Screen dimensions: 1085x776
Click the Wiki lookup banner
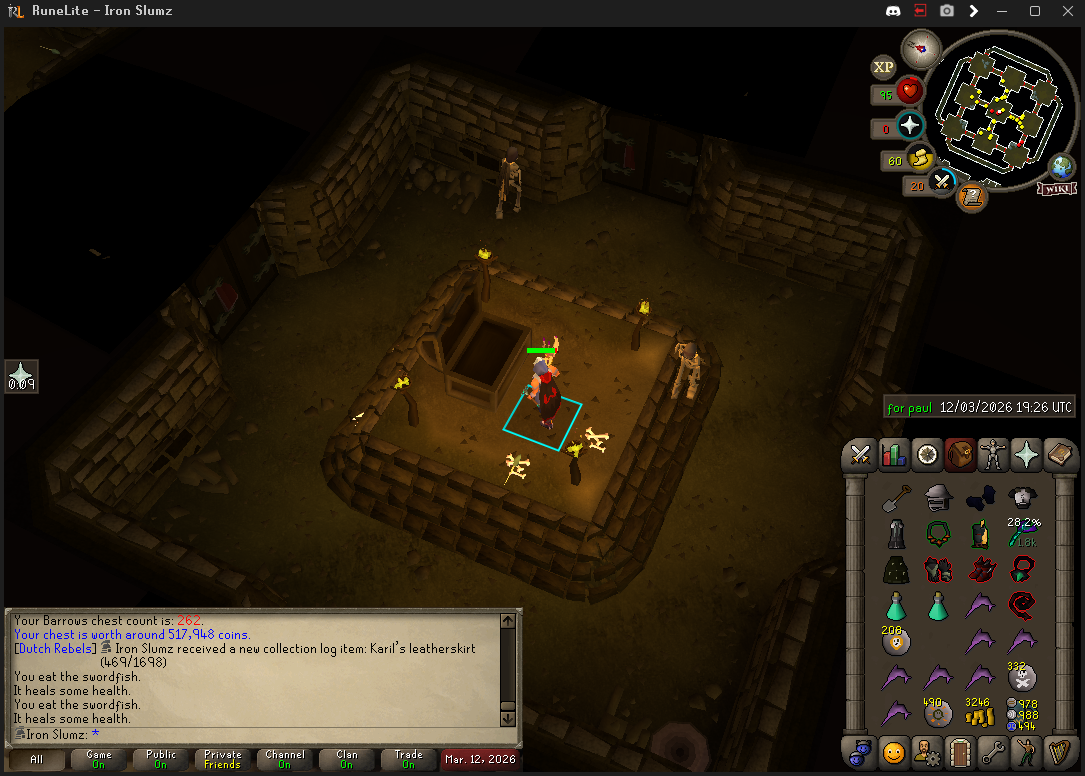click(1056, 188)
